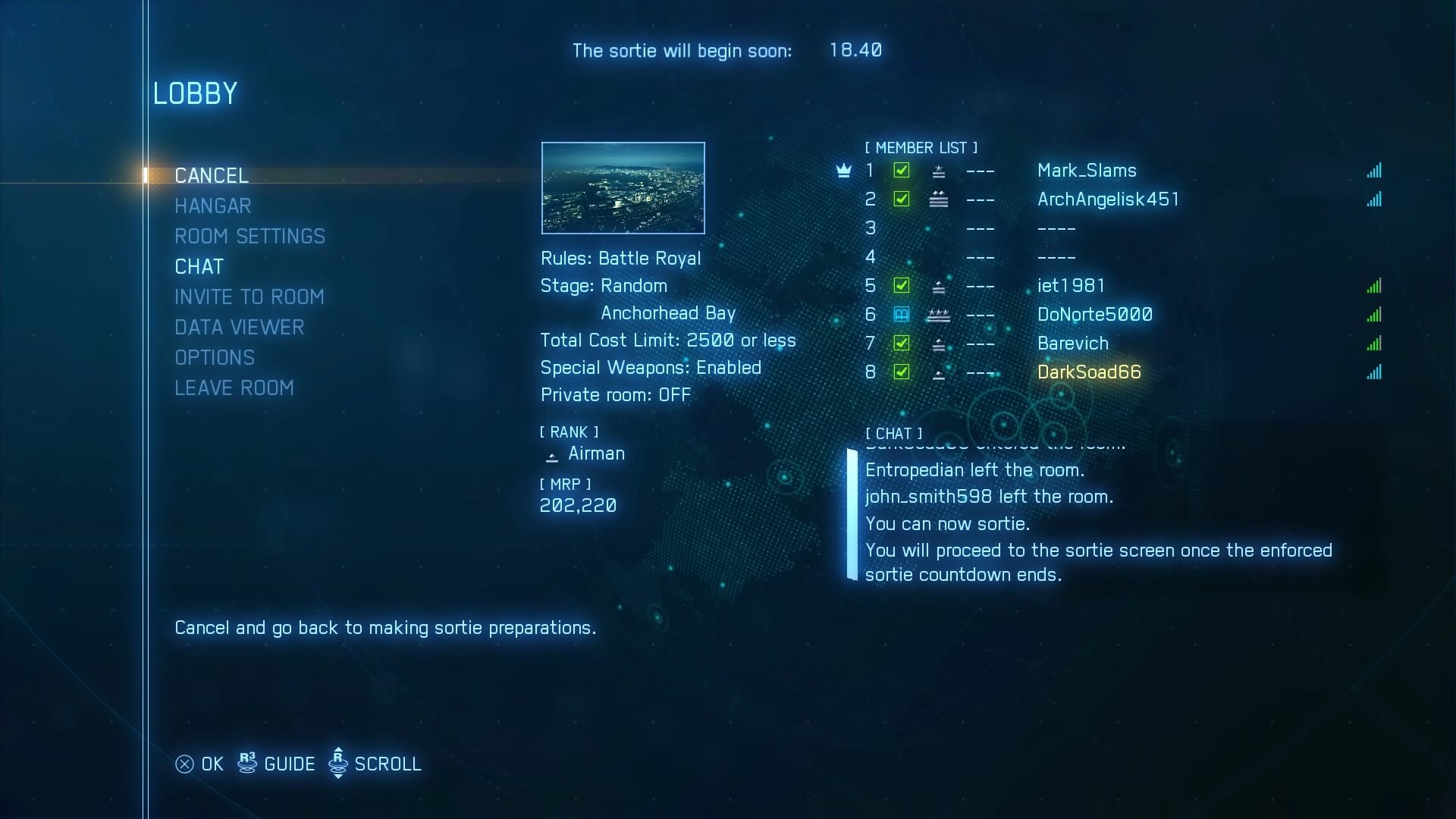Click the rank insignia next to iet1981
The width and height of the screenshot is (1456, 819).
(x=940, y=286)
